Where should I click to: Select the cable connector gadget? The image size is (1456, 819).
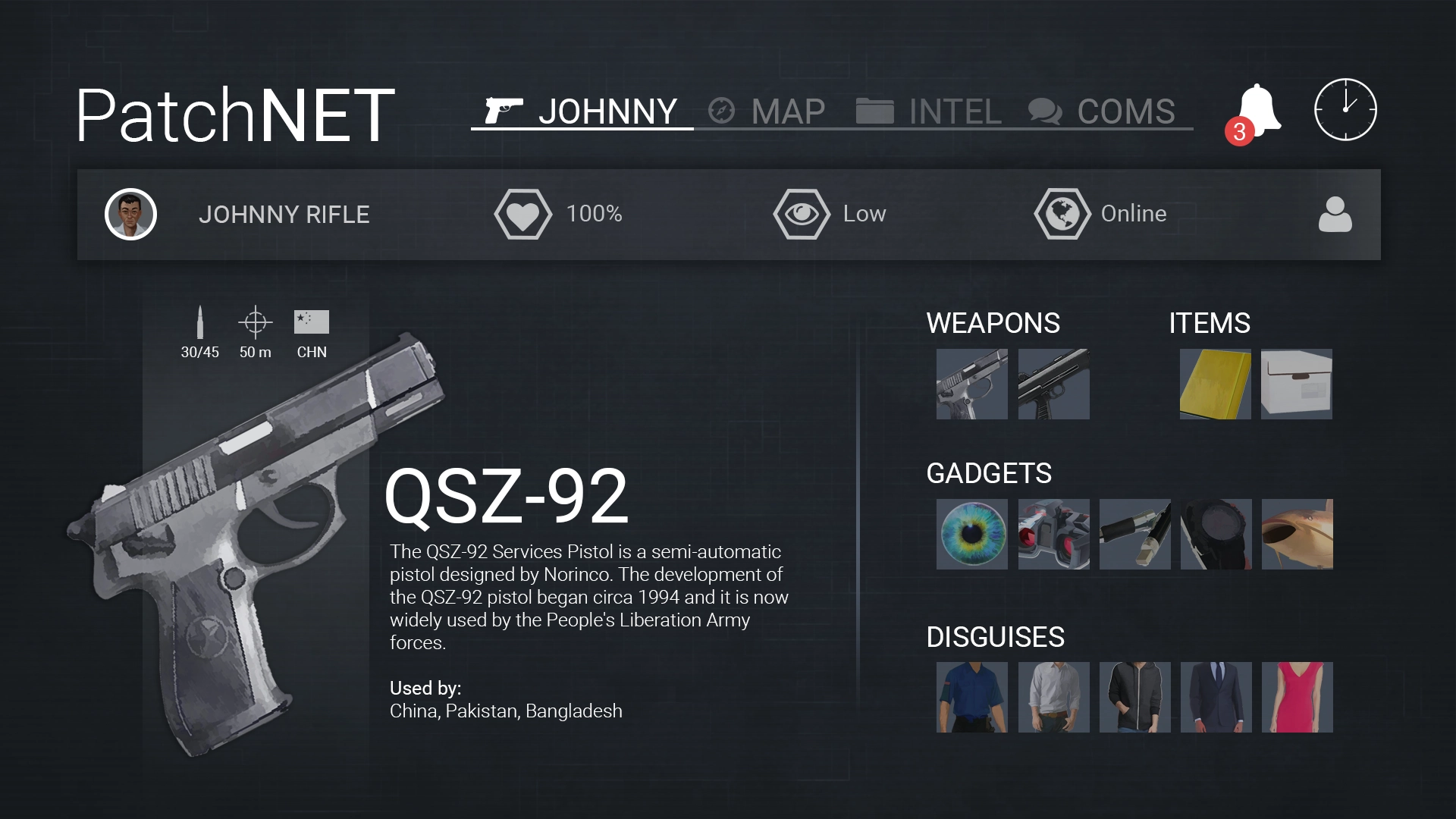point(1134,534)
